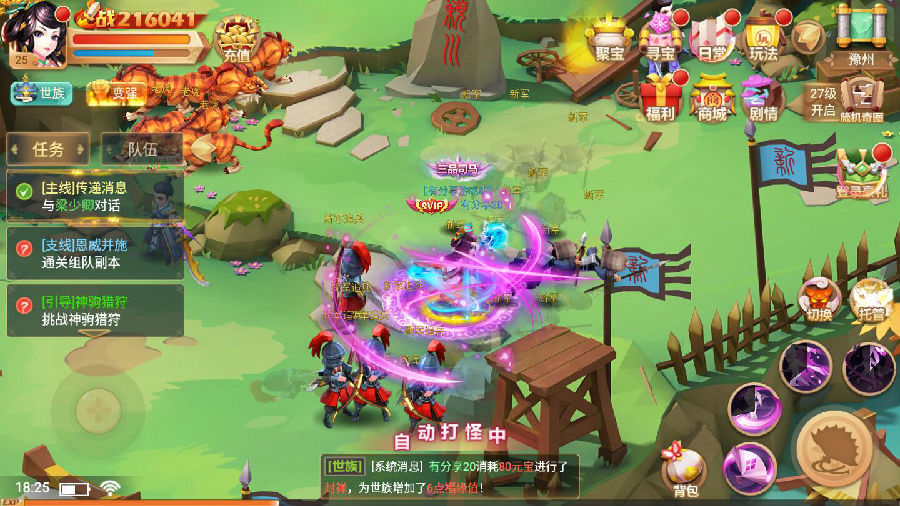Viewport: 900px width, 506px height.
Task: Toggle the 托管 auto-play button
Action: tap(869, 299)
